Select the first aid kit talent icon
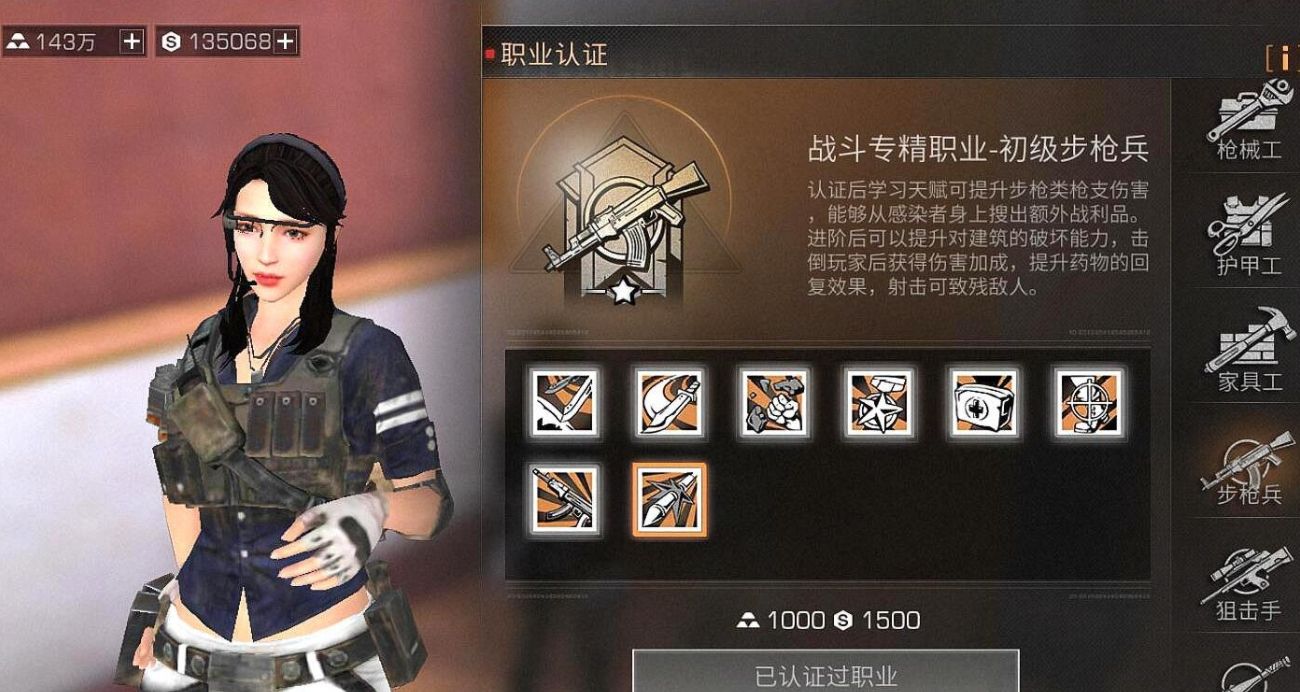Viewport: 1300px width, 692px height. click(983, 402)
